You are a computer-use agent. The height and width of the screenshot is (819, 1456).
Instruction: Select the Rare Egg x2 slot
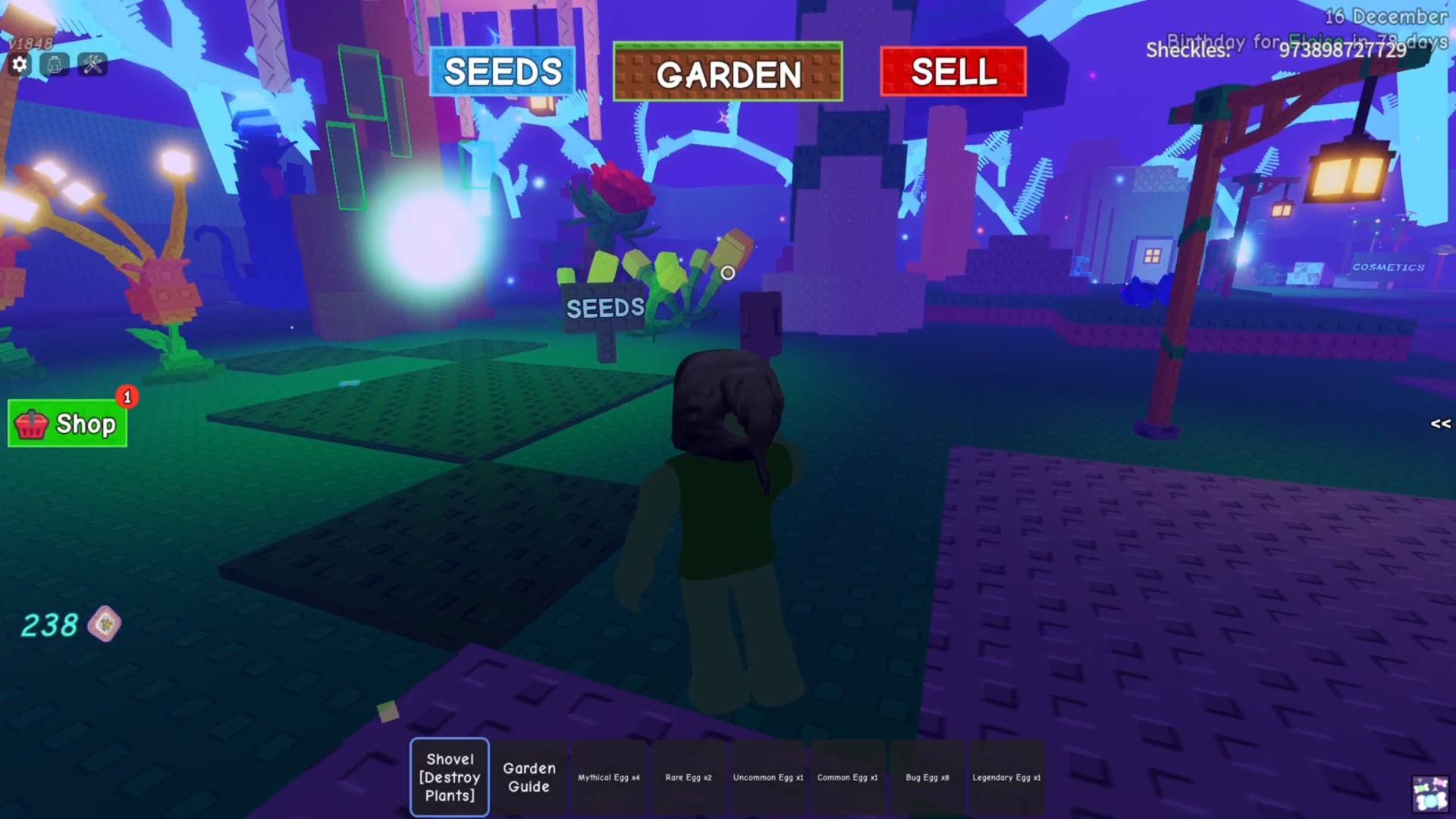click(689, 777)
